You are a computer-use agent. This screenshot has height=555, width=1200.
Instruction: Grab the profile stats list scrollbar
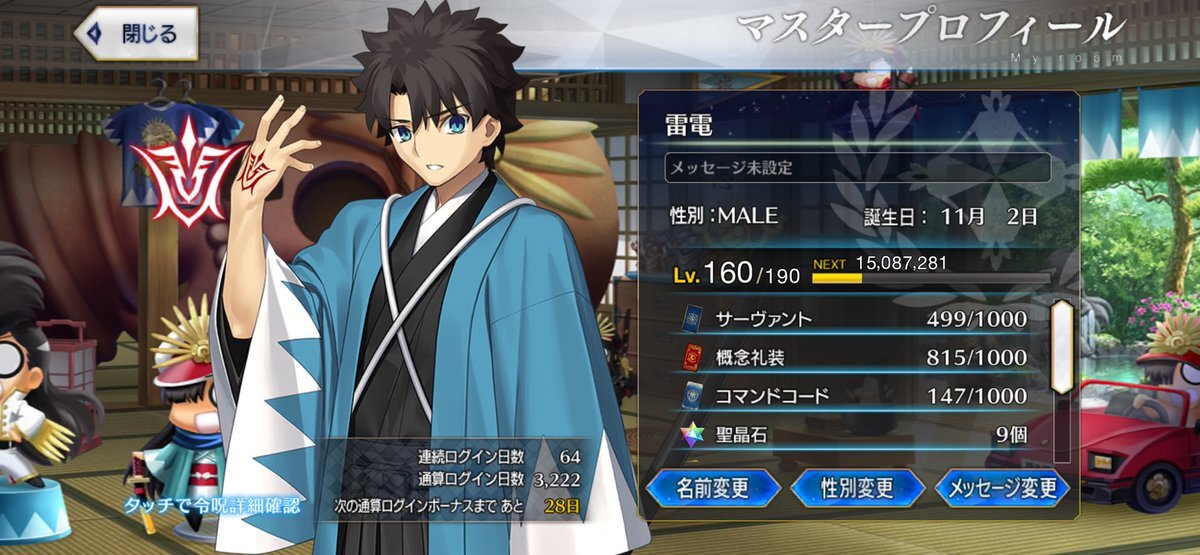(1061, 335)
